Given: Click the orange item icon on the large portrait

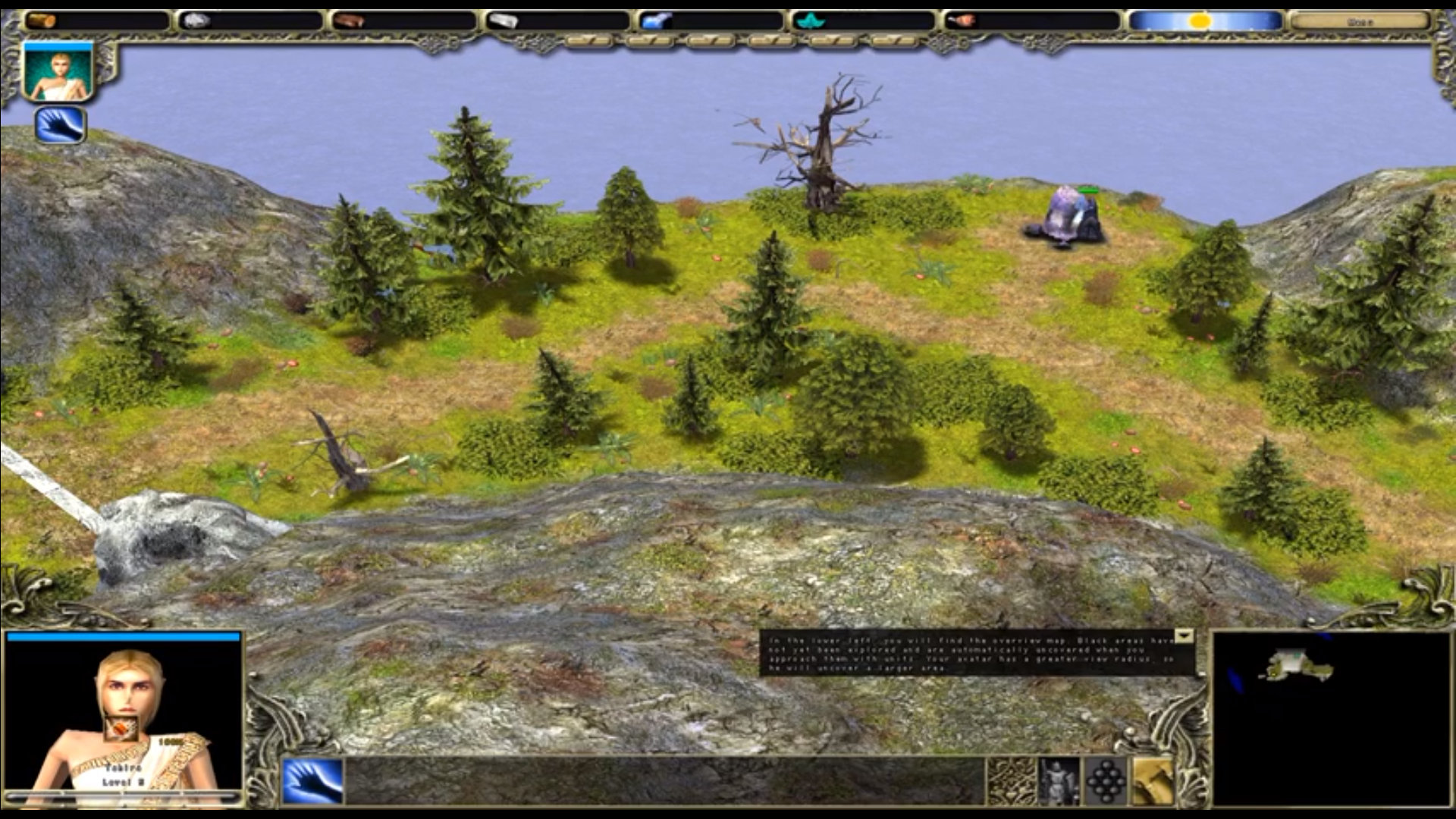Looking at the screenshot, I should [119, 729].
